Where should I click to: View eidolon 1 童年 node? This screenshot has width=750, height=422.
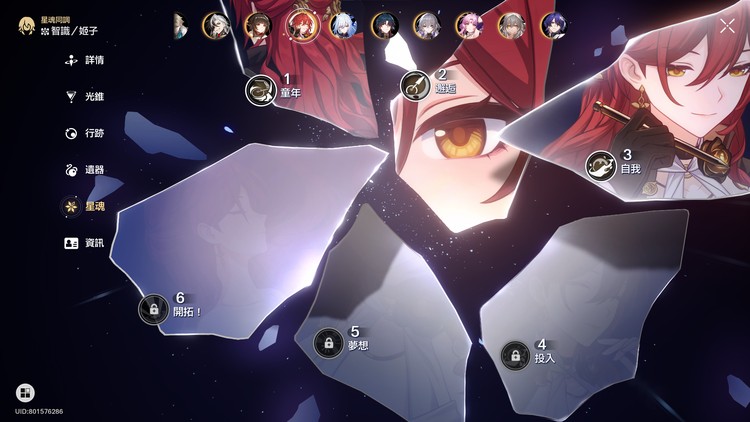260,90
